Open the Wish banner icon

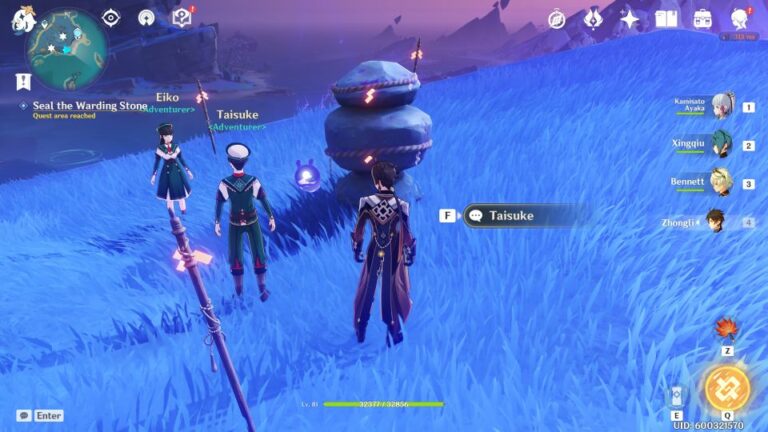(593, 19)
